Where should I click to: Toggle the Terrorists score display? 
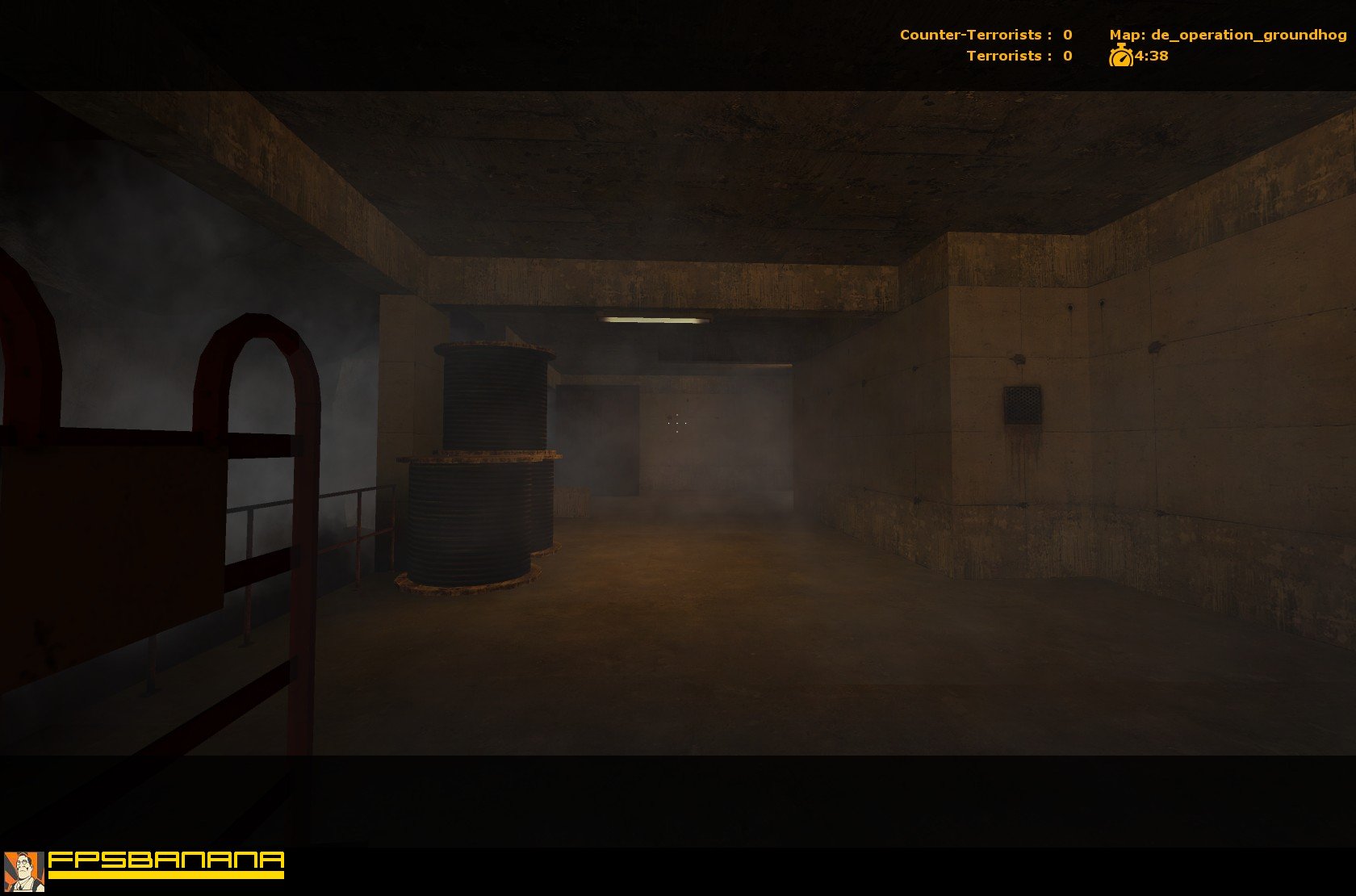point(1017,57)
